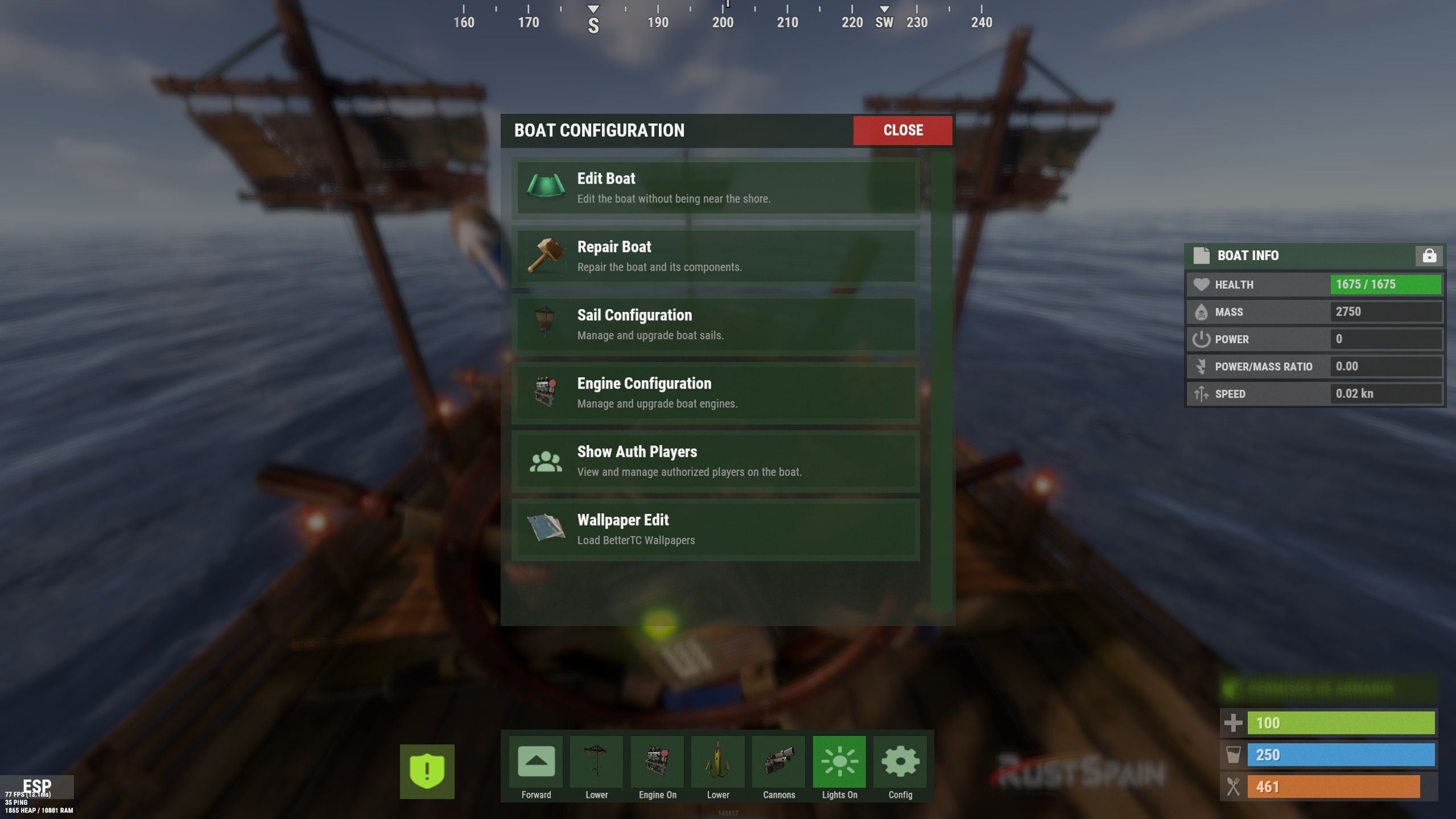
Task: Toggle the Boat Info lock icon
Action: [x=1428, y=256]
